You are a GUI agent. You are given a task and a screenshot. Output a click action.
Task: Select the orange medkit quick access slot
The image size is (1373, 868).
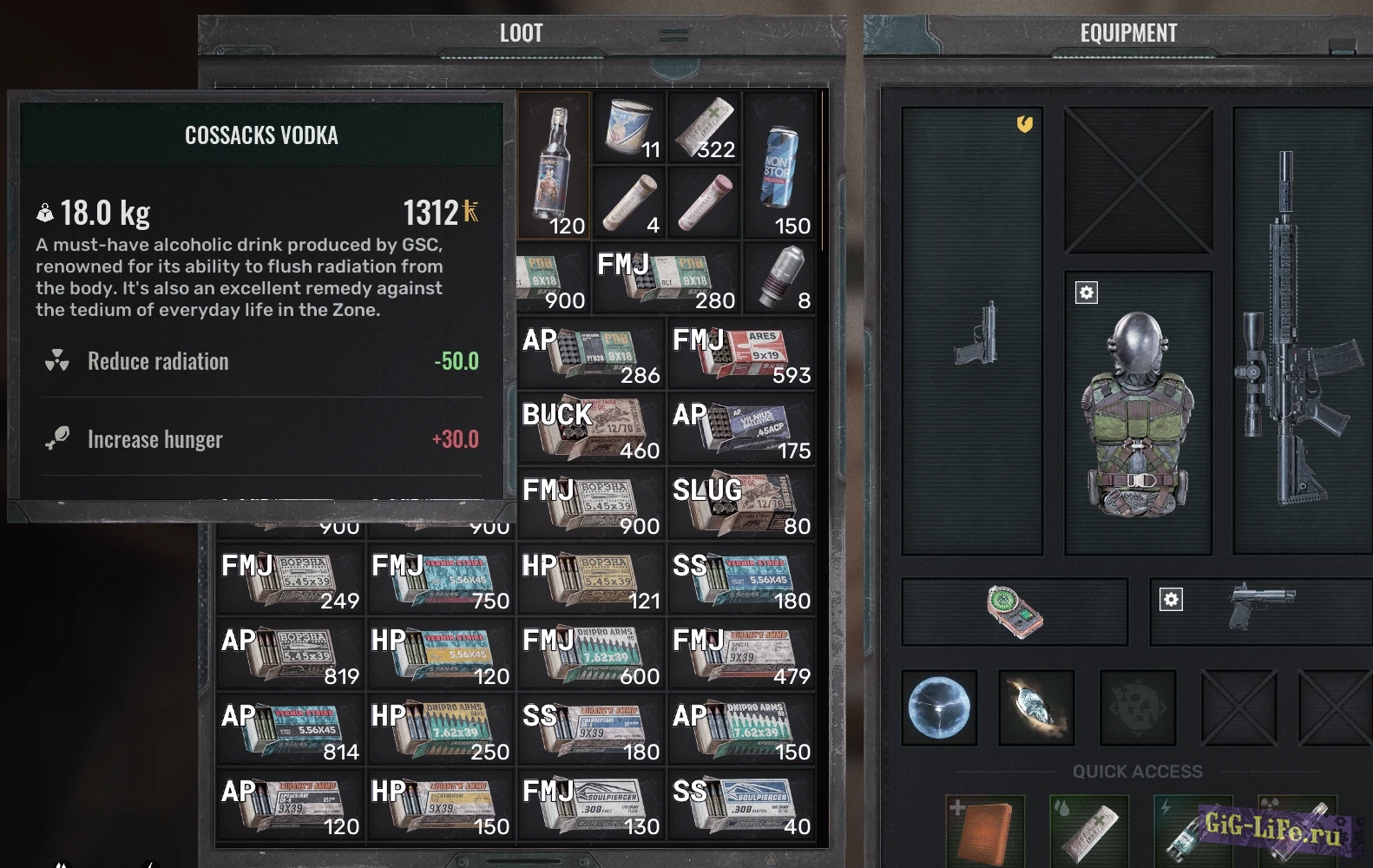pyautogui.click(x=986, y=831)
